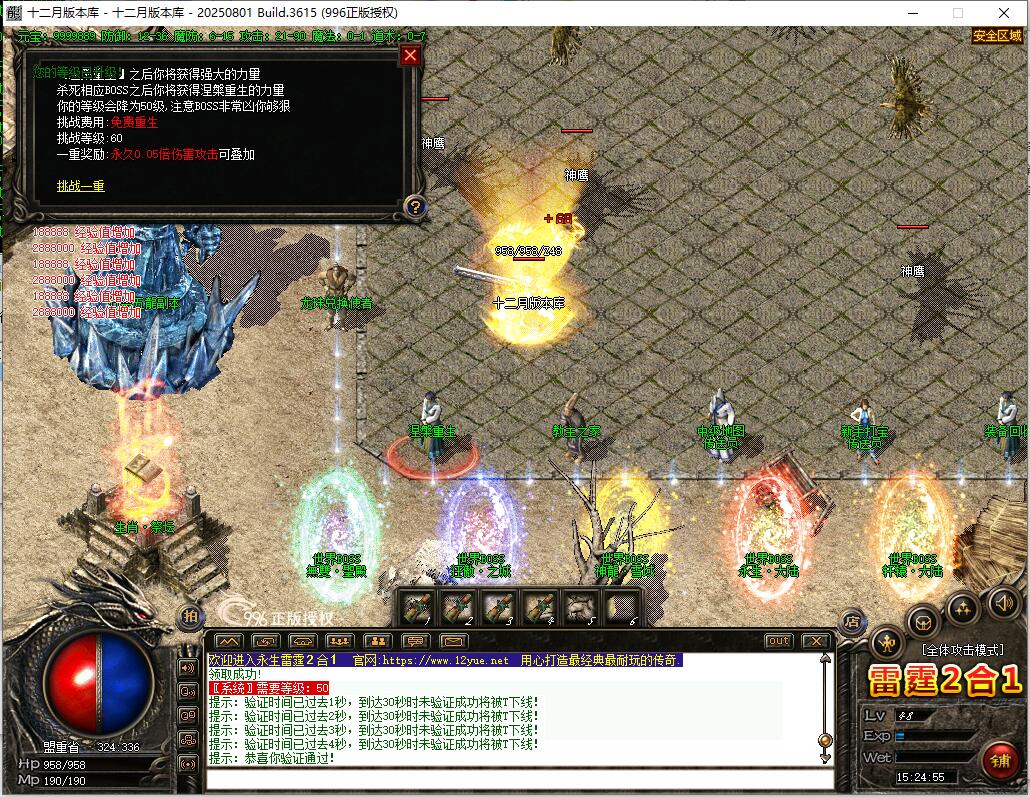Close the rebirth challenge dialog
Viewport: 1030px width, 797px height.
click(409, 56)
